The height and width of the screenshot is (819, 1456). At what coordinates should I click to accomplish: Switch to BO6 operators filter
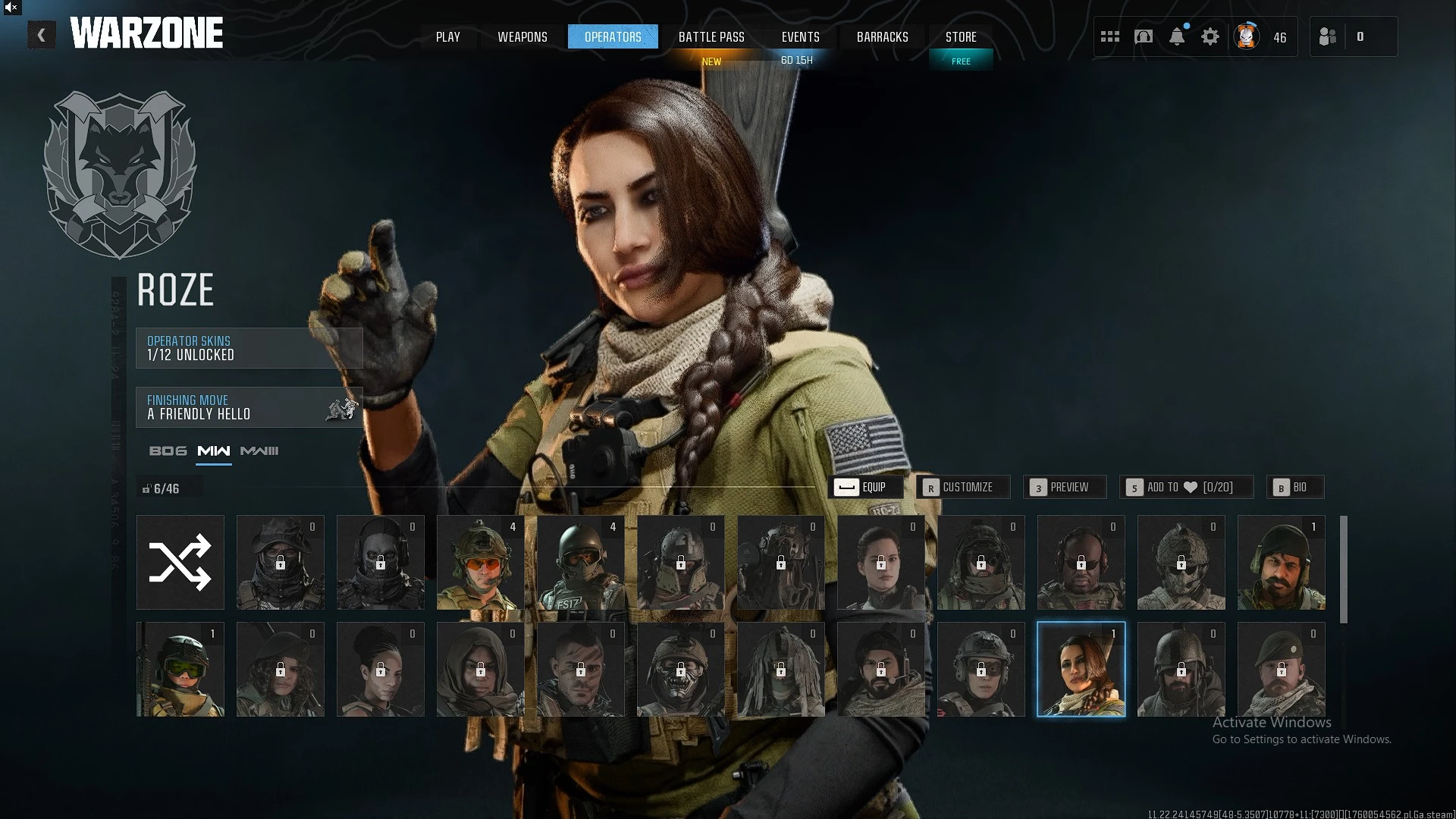168,451
